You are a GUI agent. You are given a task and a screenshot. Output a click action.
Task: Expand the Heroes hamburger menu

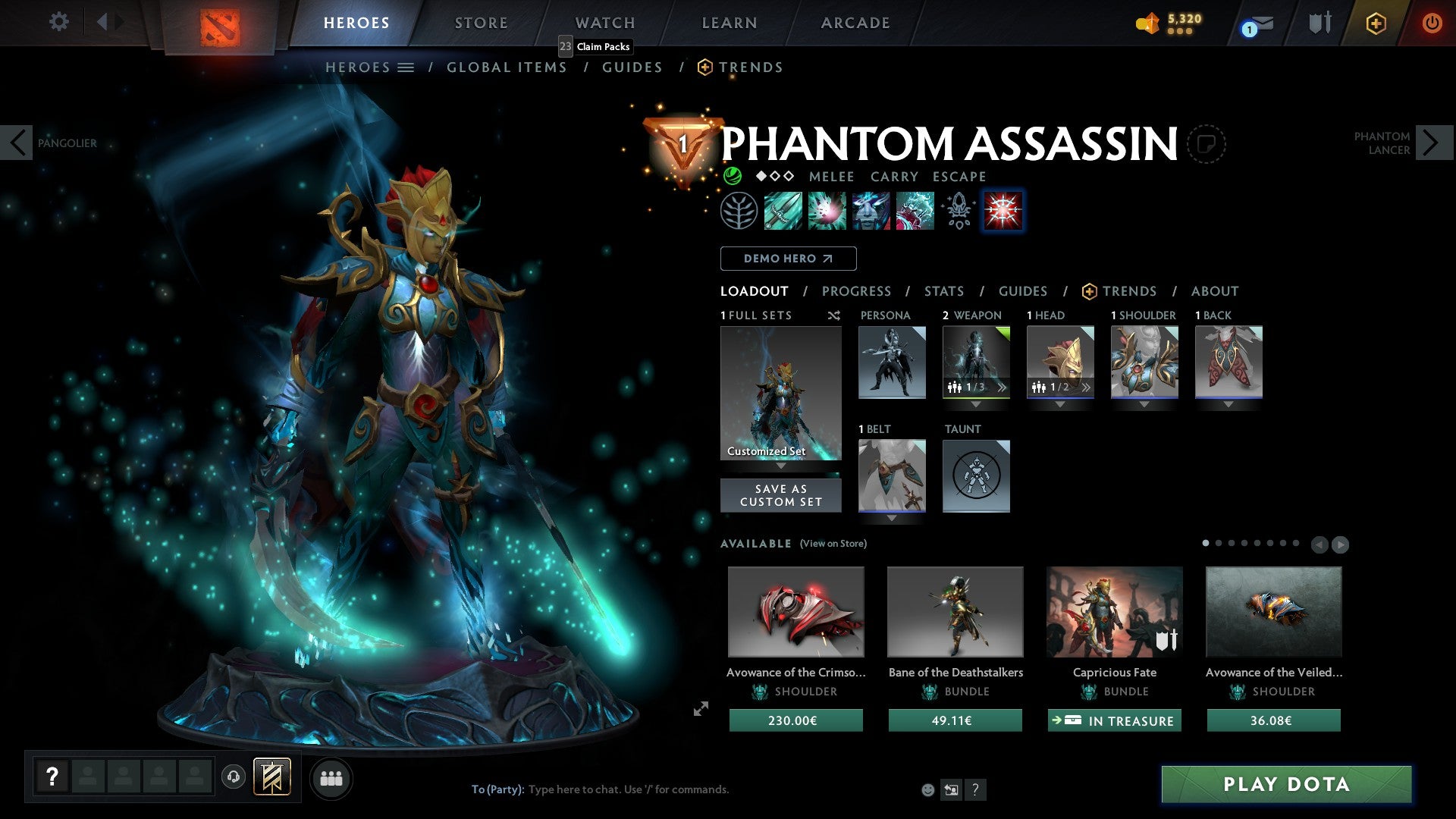pyautogui.click(x=406, y=67)
